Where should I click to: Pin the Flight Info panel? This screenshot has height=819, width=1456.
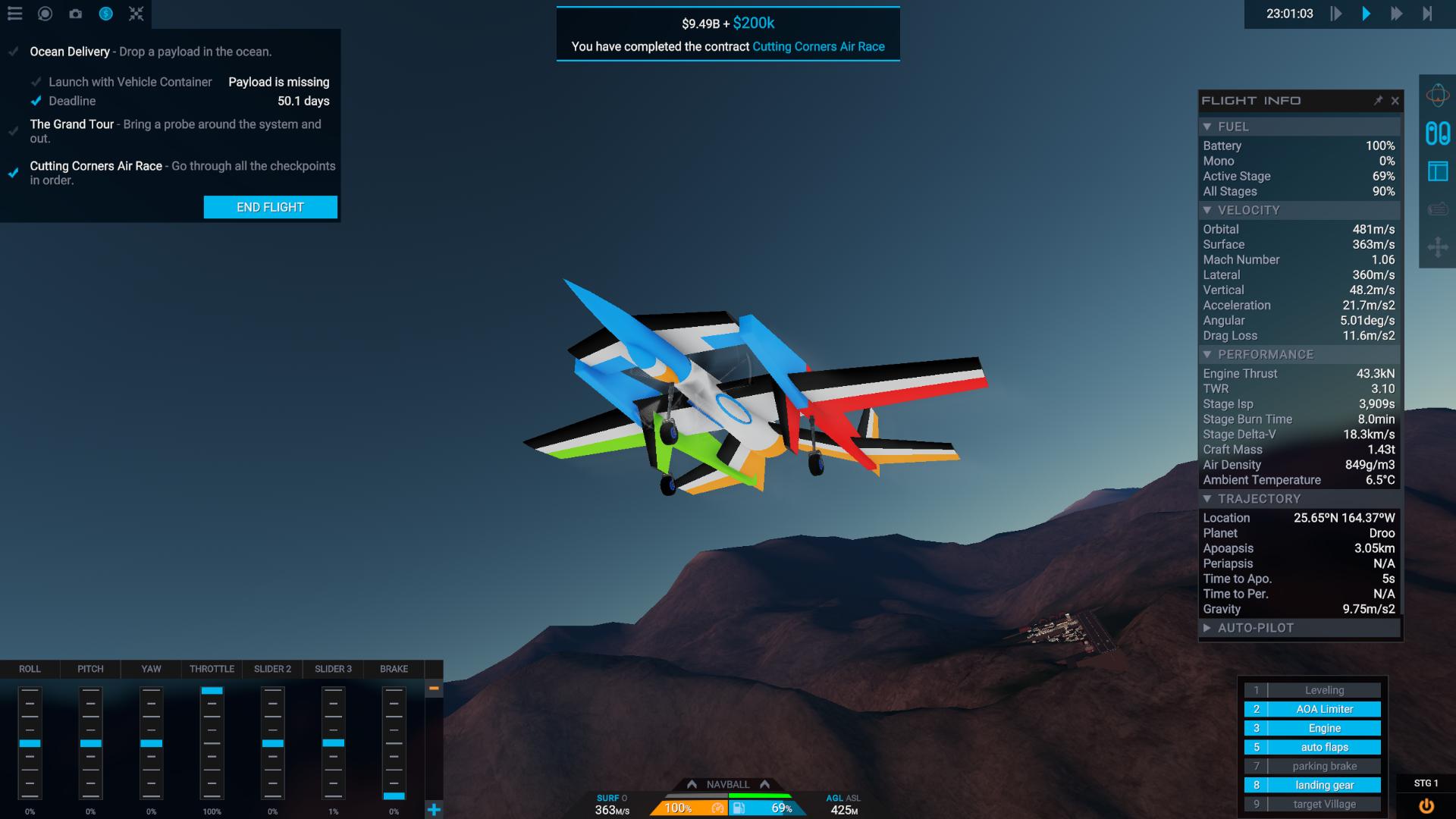click(1379, 101)
